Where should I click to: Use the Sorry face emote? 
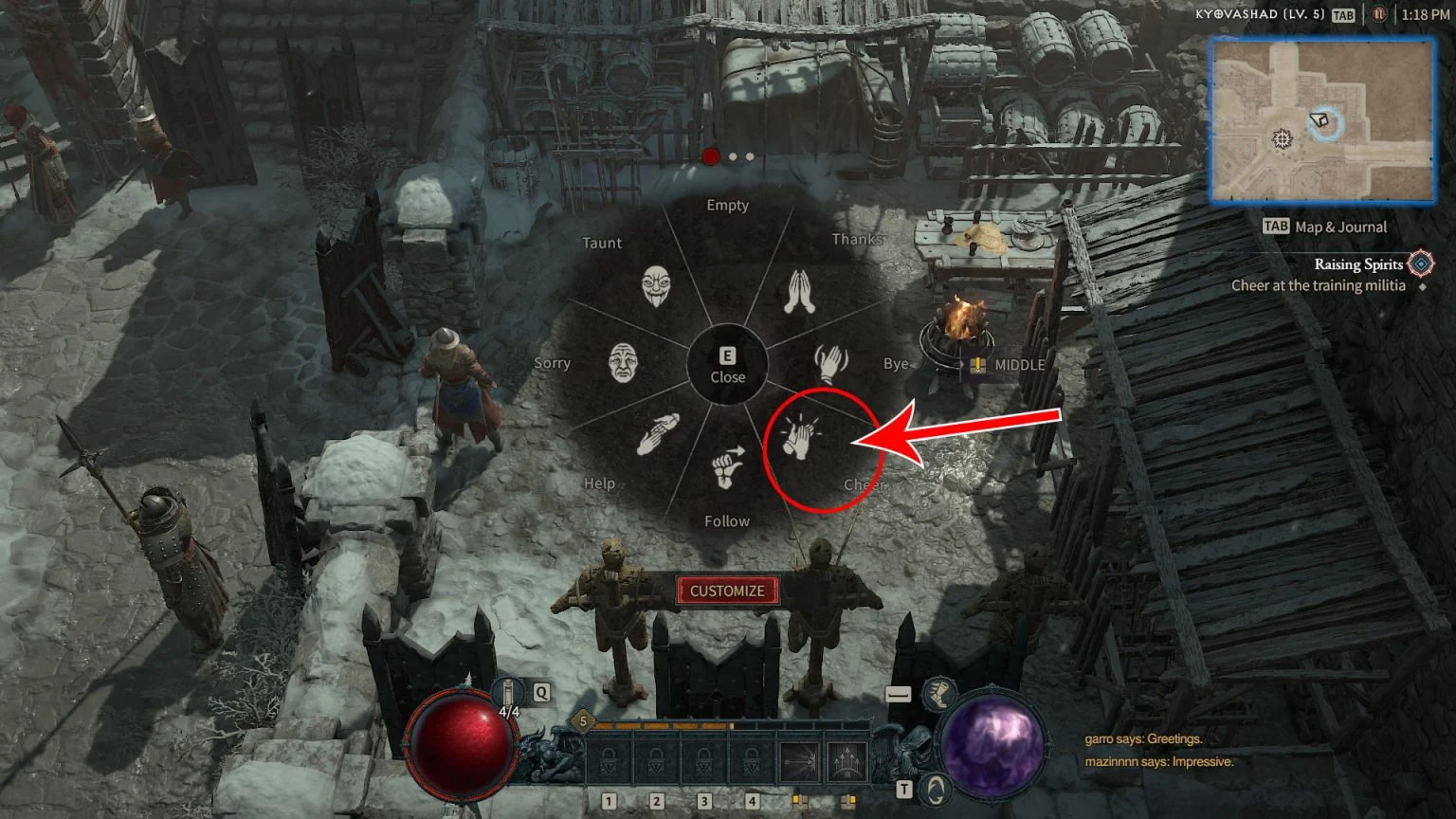click(x=623, y=362)
